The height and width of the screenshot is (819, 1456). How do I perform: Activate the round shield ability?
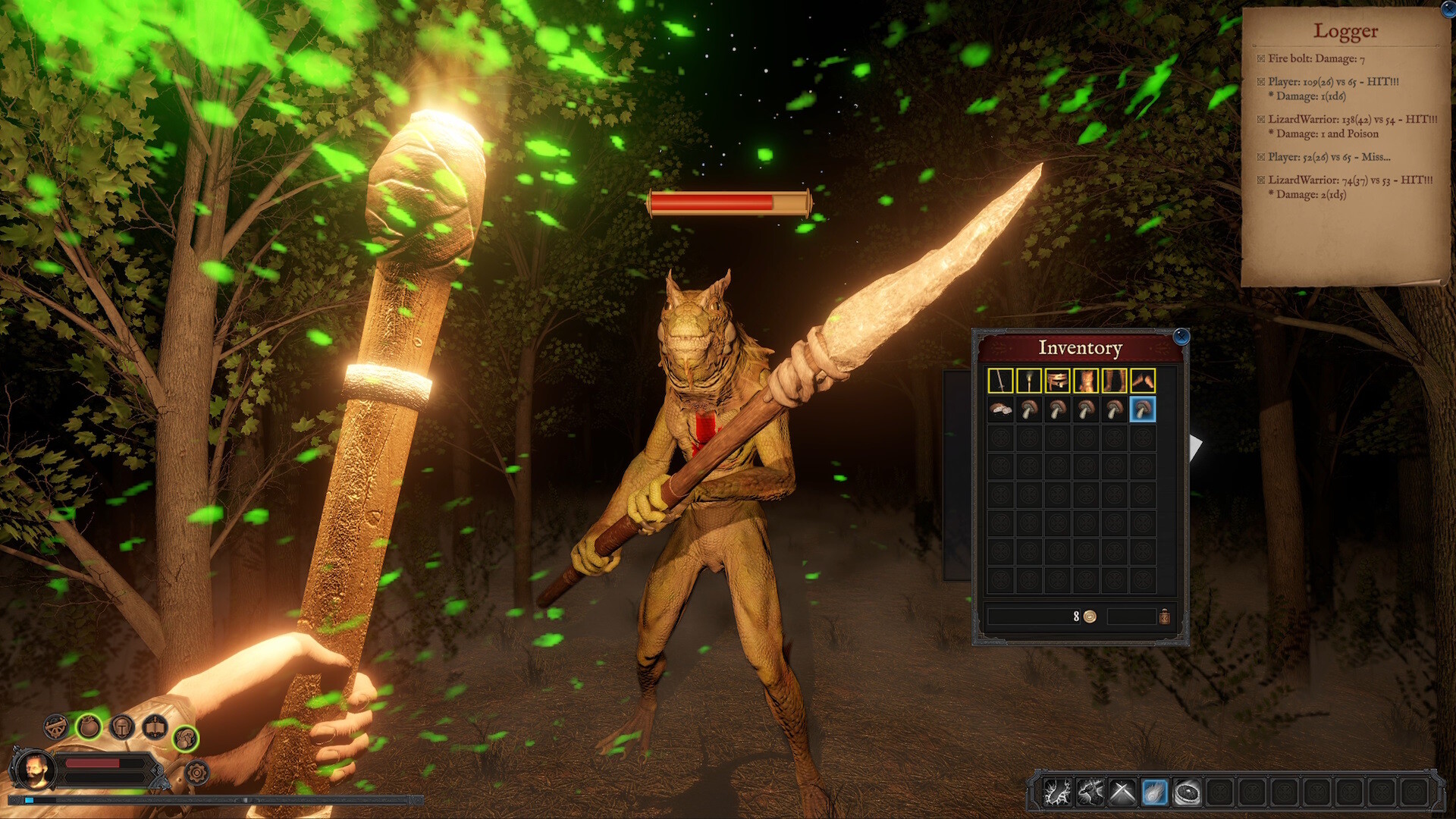[1188, 792]
